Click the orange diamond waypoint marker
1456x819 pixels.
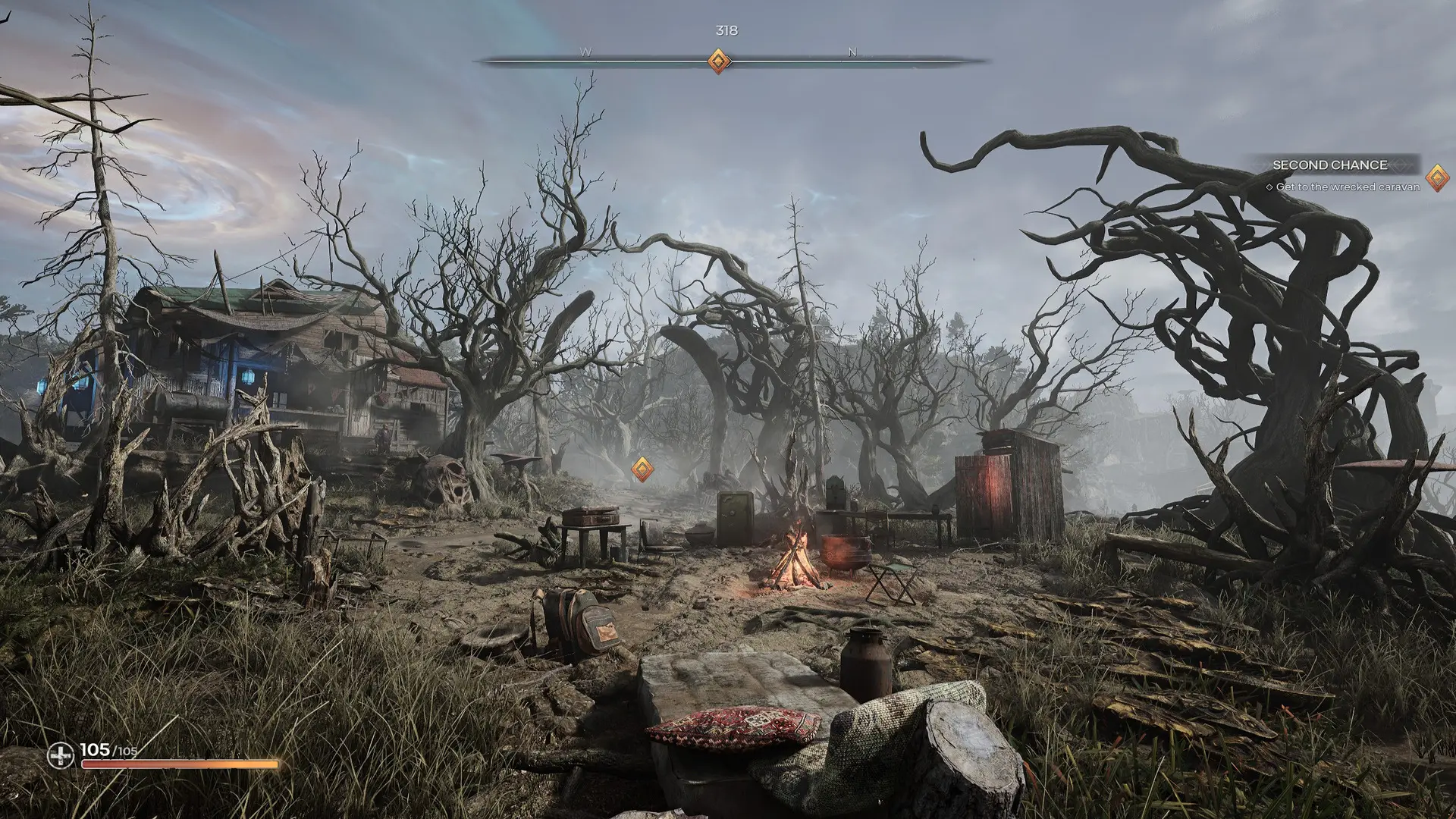(642, 469)
